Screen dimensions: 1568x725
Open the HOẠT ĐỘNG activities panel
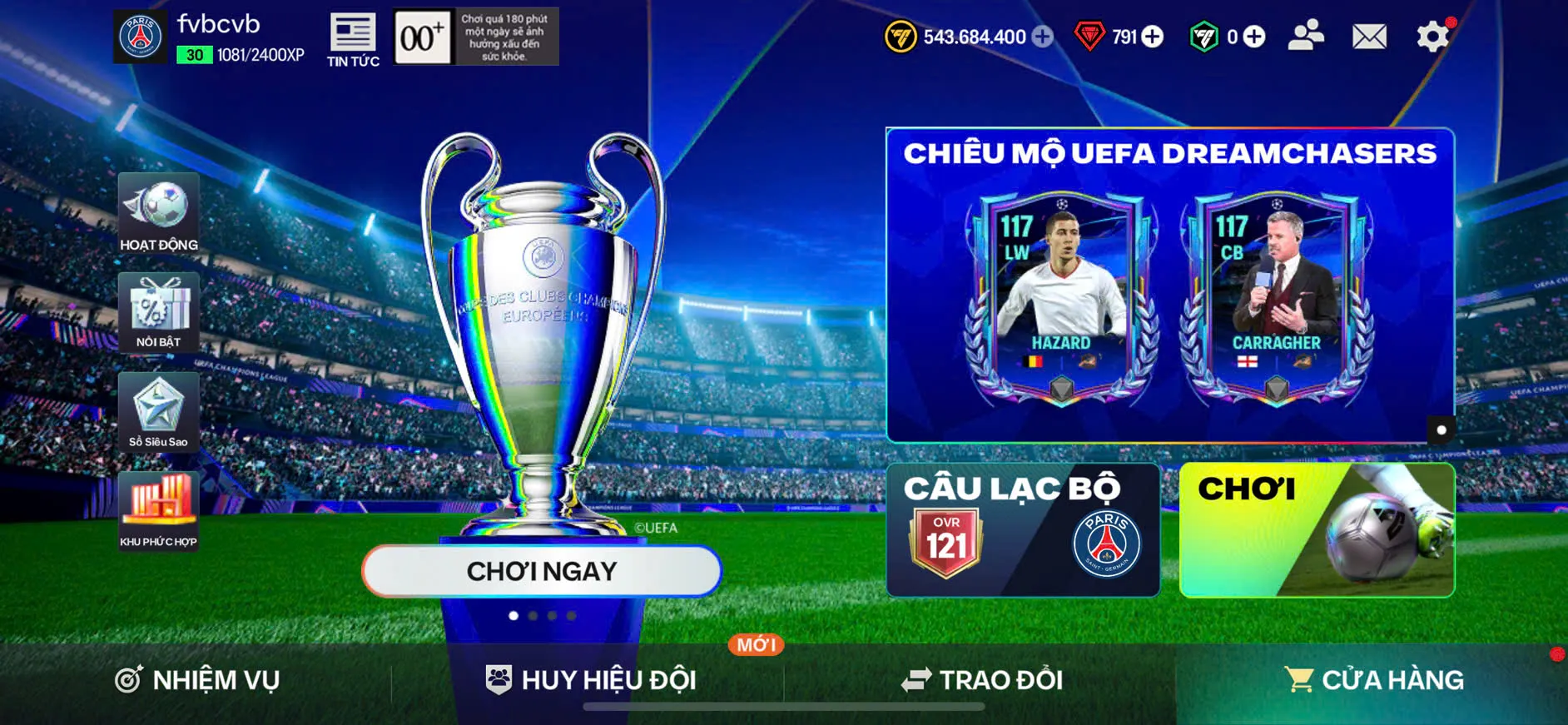point(158,212)
